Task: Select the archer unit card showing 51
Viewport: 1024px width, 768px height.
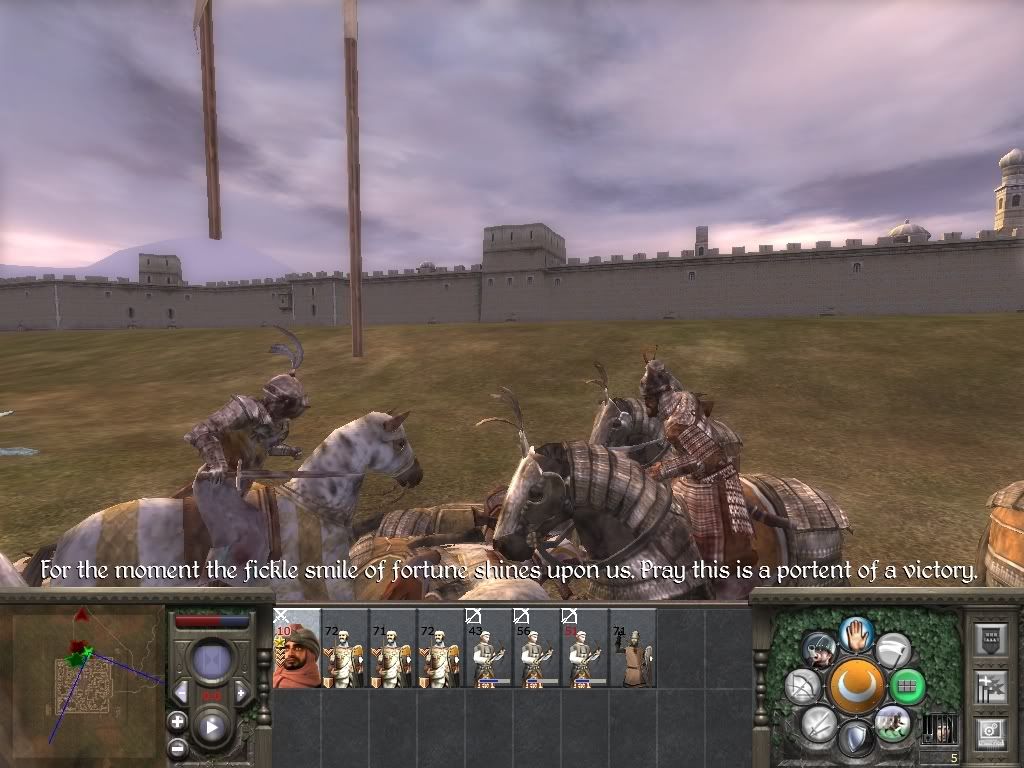Action: (585, 648)
